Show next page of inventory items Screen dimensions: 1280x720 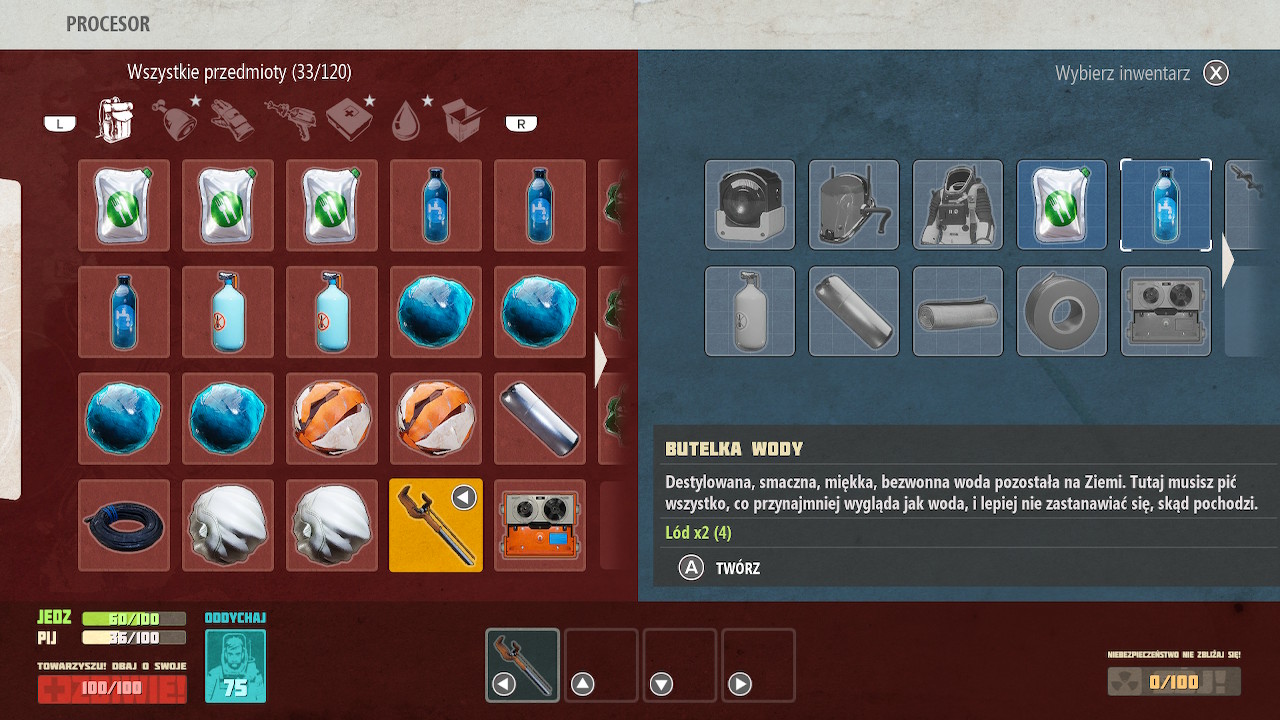pyautogui.click(x=600, y=361)
